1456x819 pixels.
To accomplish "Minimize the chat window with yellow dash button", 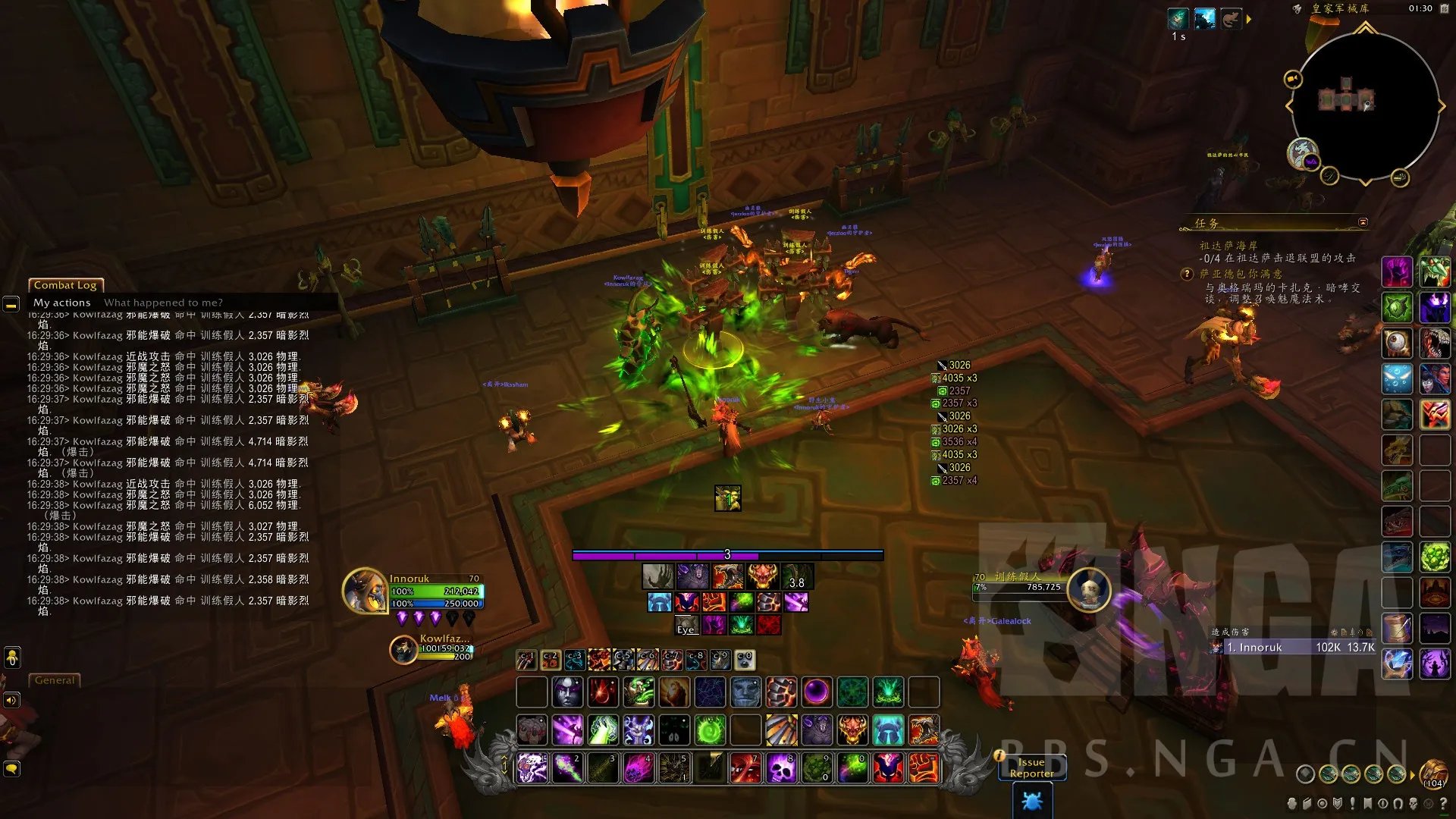I will click(11, 305).
